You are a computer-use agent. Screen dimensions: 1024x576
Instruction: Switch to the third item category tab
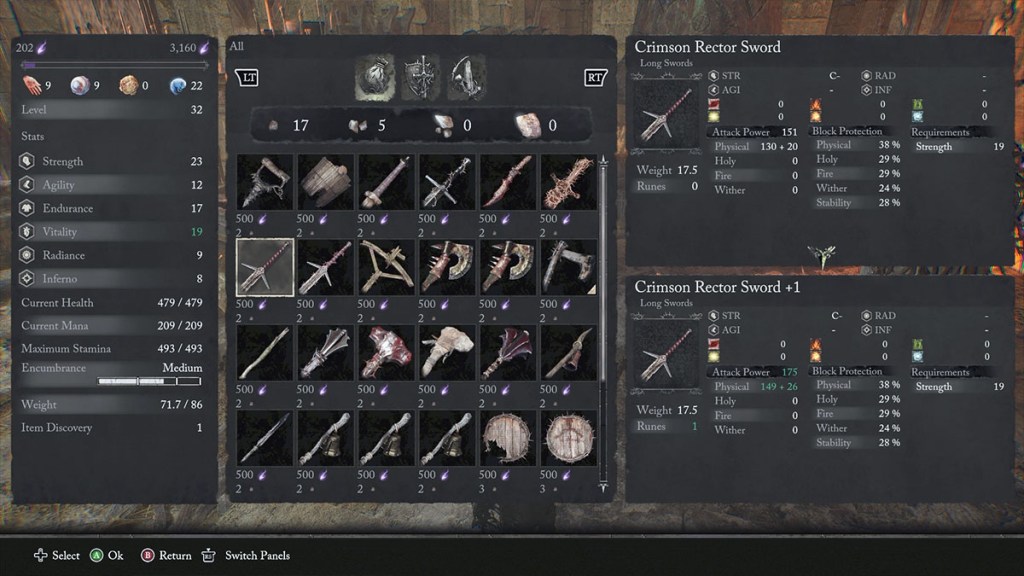[x=467, y=78]
